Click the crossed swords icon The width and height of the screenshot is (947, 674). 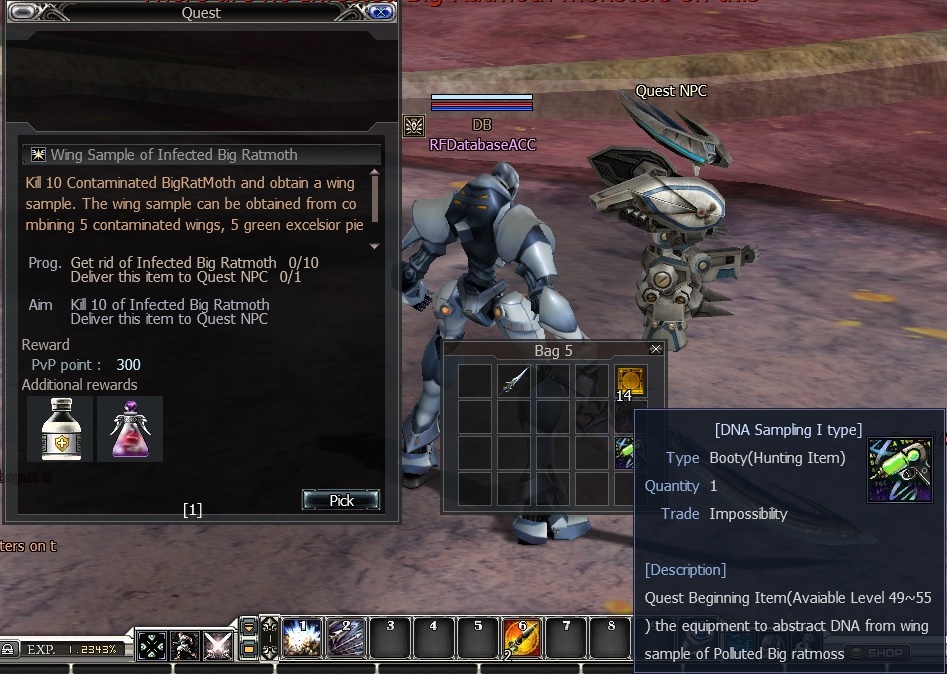point(218,646)
